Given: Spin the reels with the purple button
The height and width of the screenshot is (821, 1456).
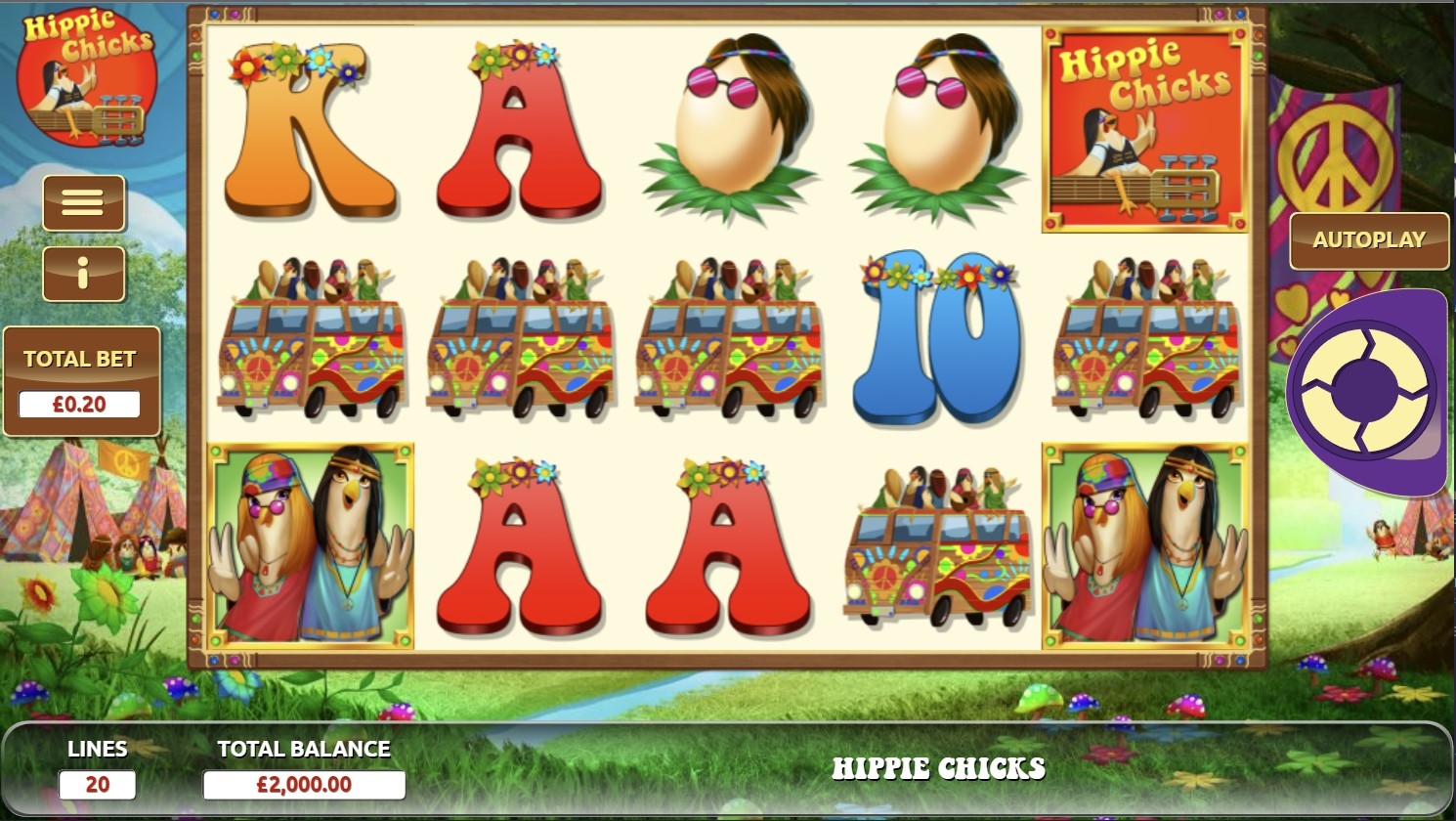Looking at the screenshot, I should (x=1365, y=389).
